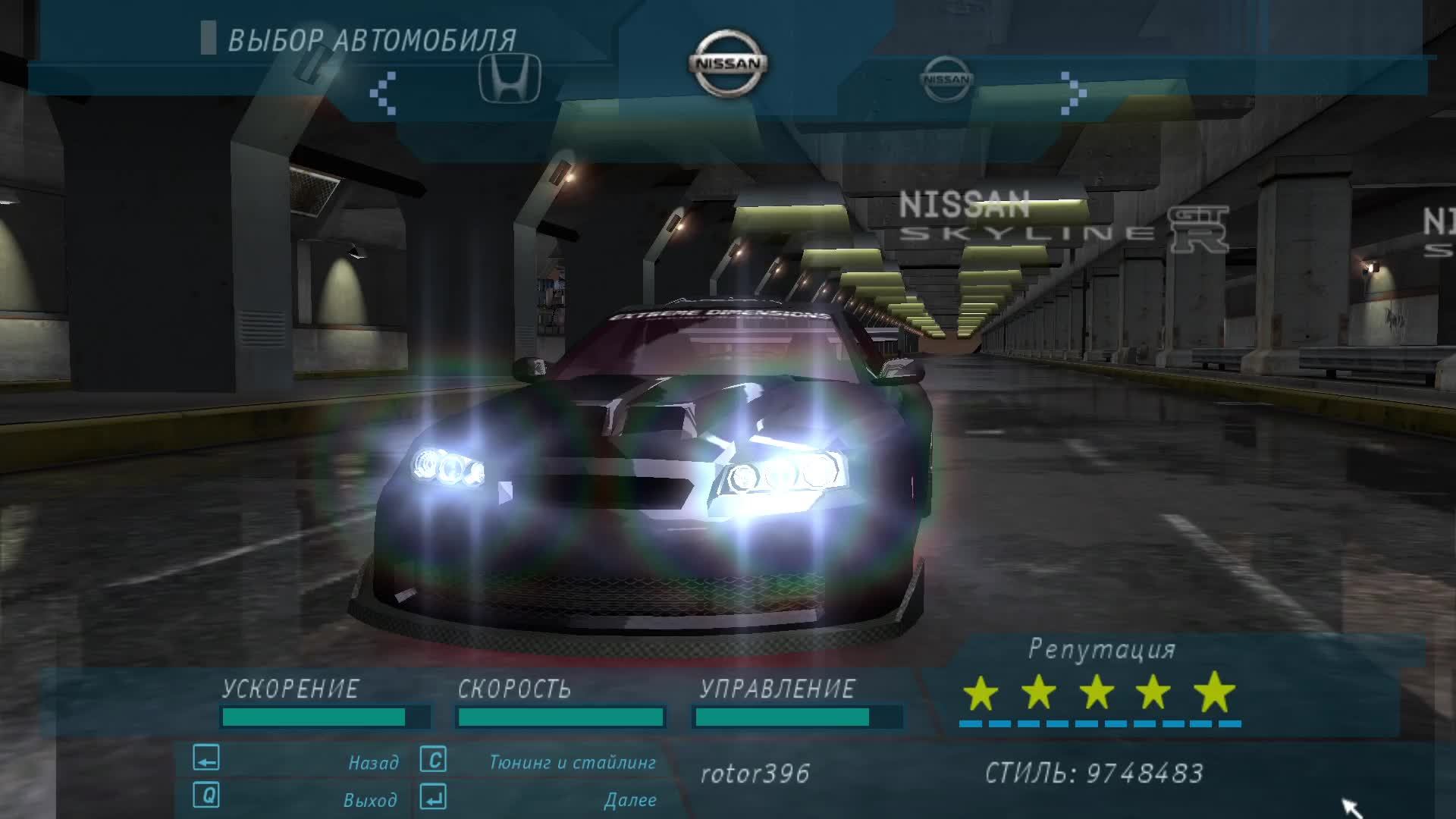This screenshot has height=819, width=1456.
Task: Go back via the Назад option
Action: (373, 762)
